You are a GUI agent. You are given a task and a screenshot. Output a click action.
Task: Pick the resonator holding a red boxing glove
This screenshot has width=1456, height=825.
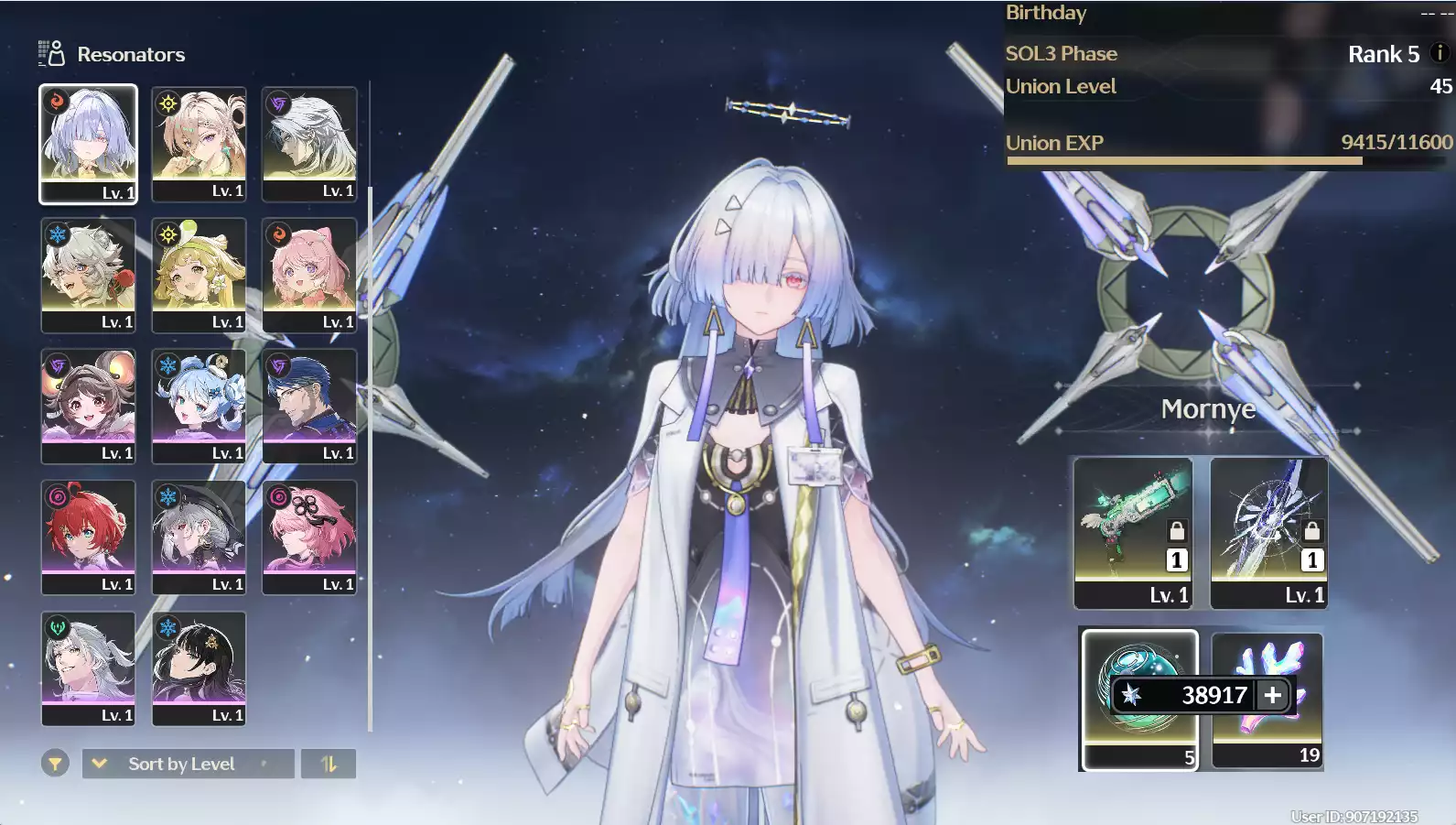88,274
